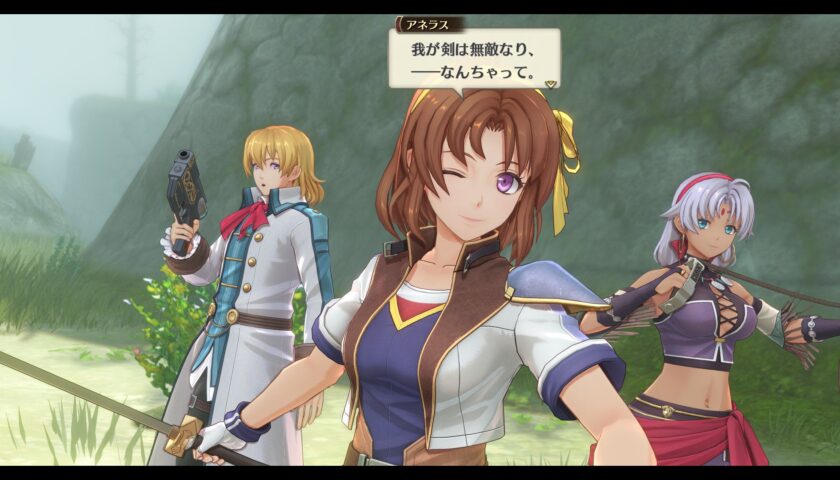
Task: Advance Anelace's speech bubble text
Action: 472,60
